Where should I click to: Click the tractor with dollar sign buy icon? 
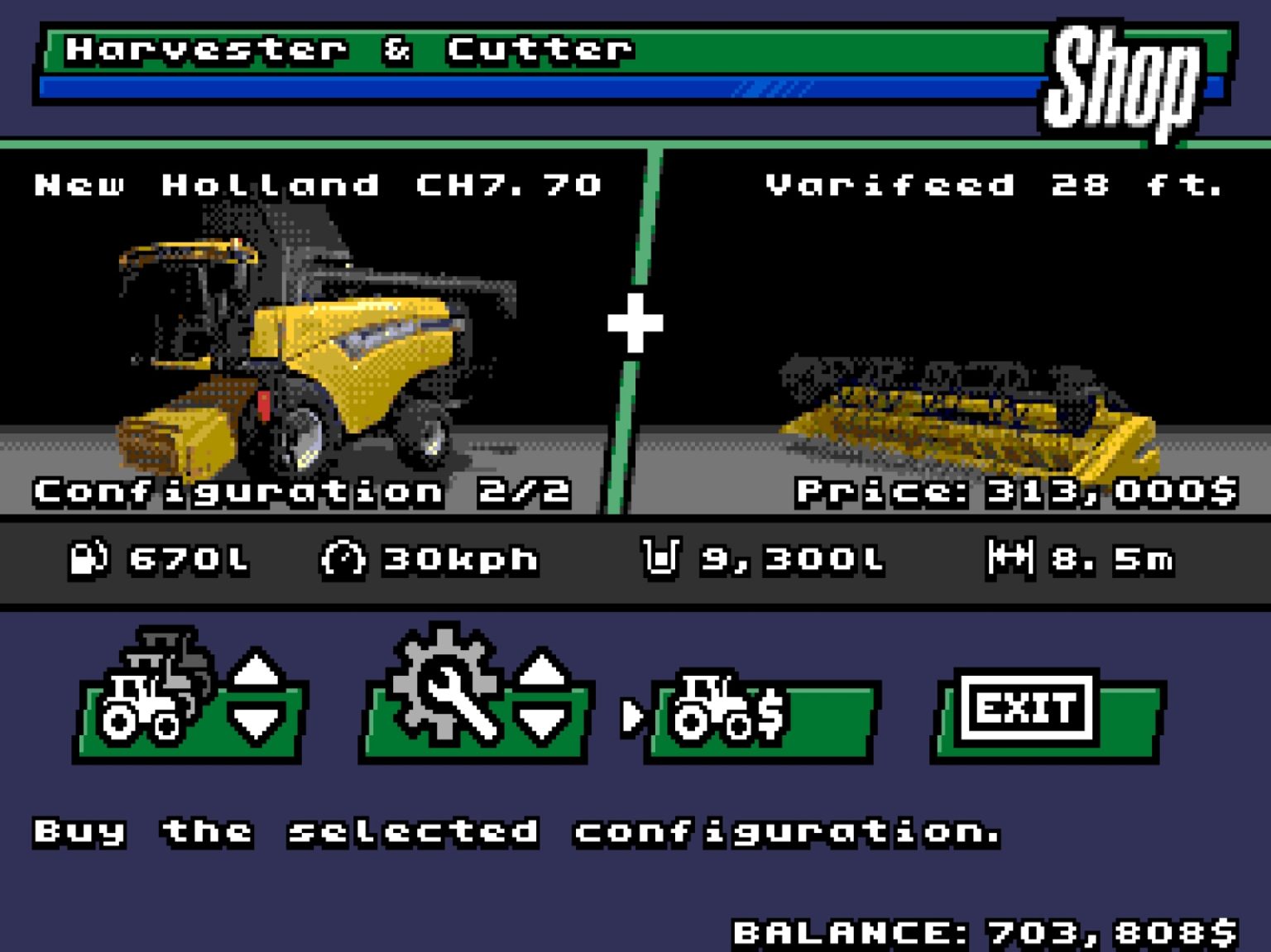click(x=728, y=711)
